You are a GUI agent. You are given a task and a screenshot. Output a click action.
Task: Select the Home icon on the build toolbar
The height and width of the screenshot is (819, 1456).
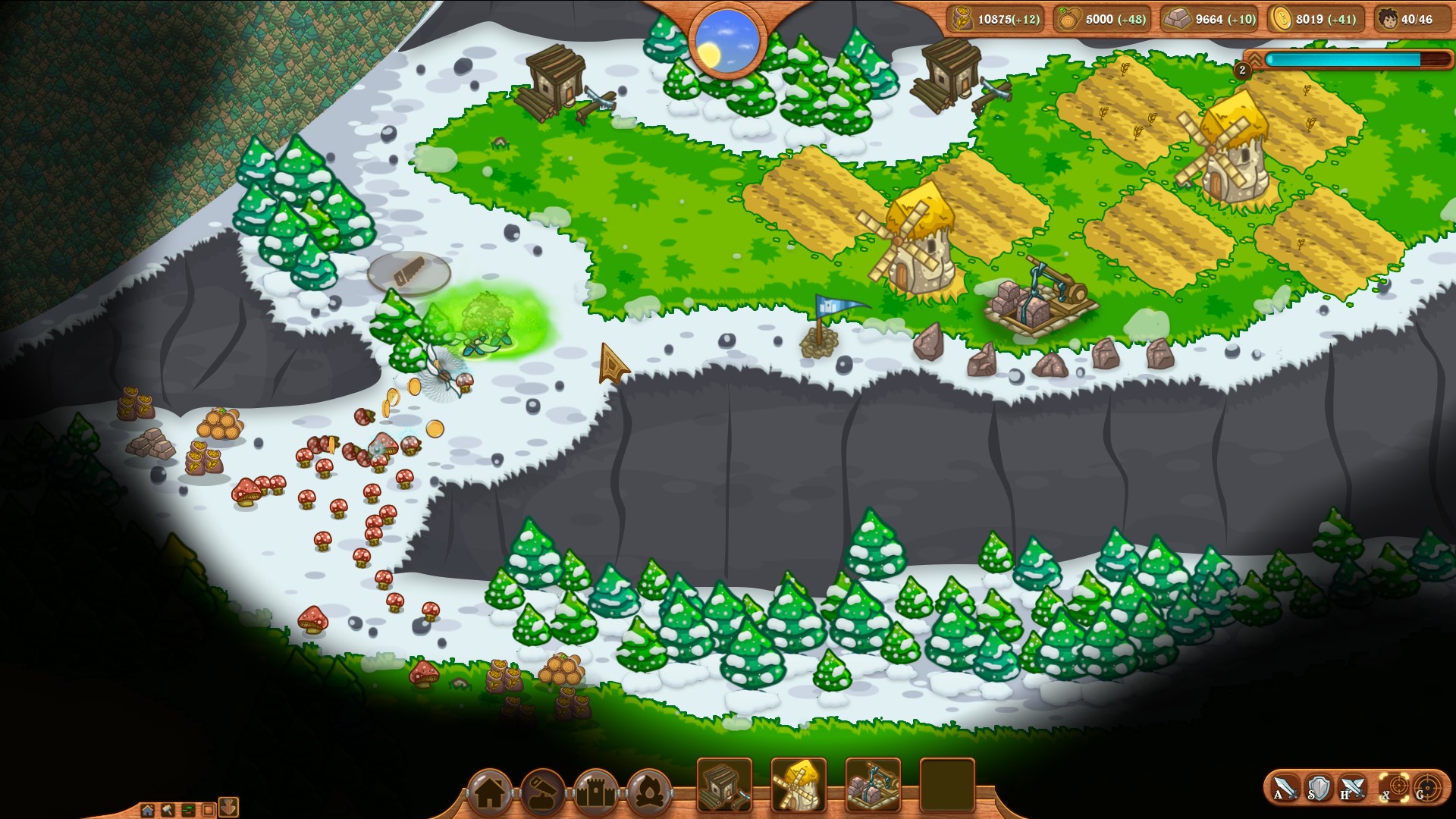(491, 791)
